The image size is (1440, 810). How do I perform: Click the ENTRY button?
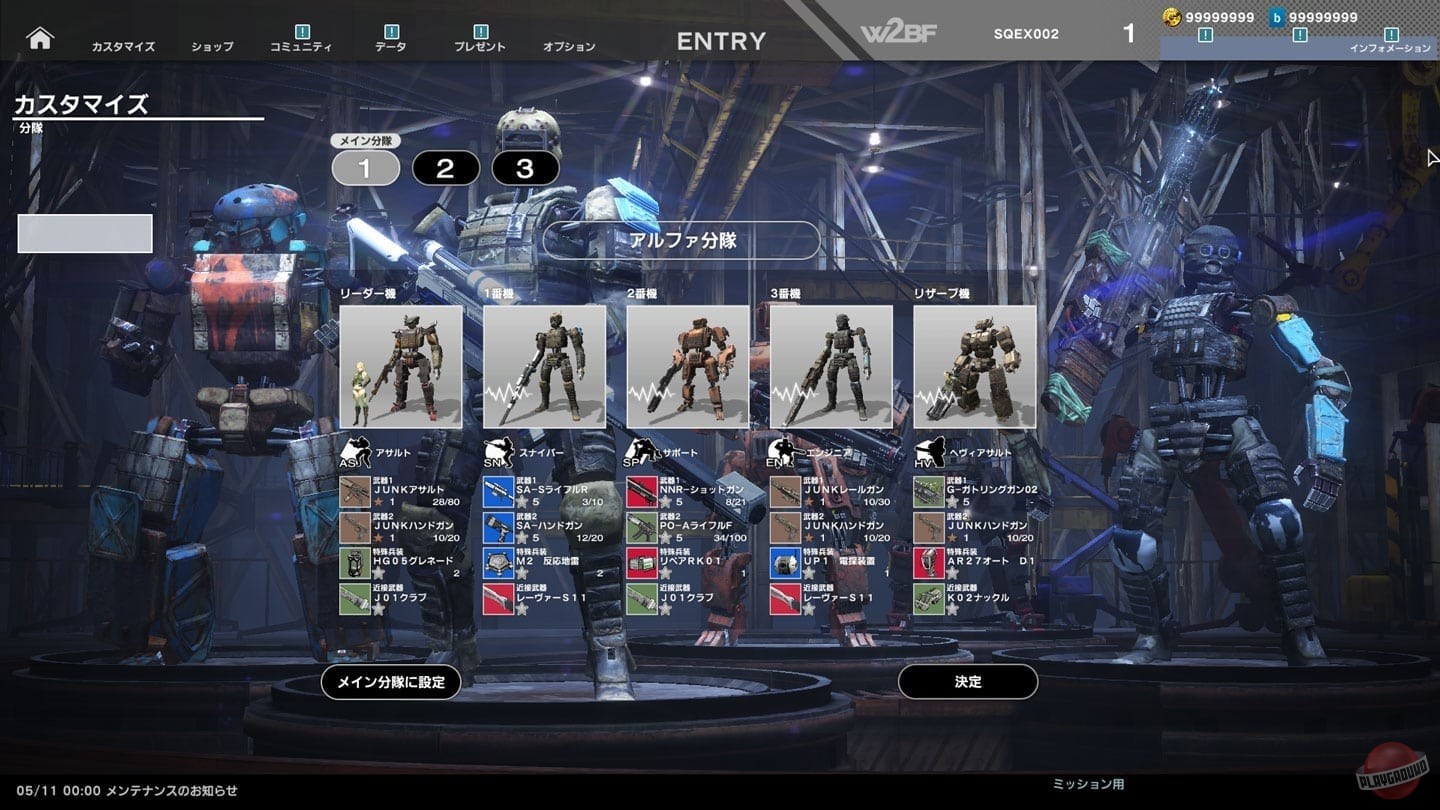(x=721, y=41)
